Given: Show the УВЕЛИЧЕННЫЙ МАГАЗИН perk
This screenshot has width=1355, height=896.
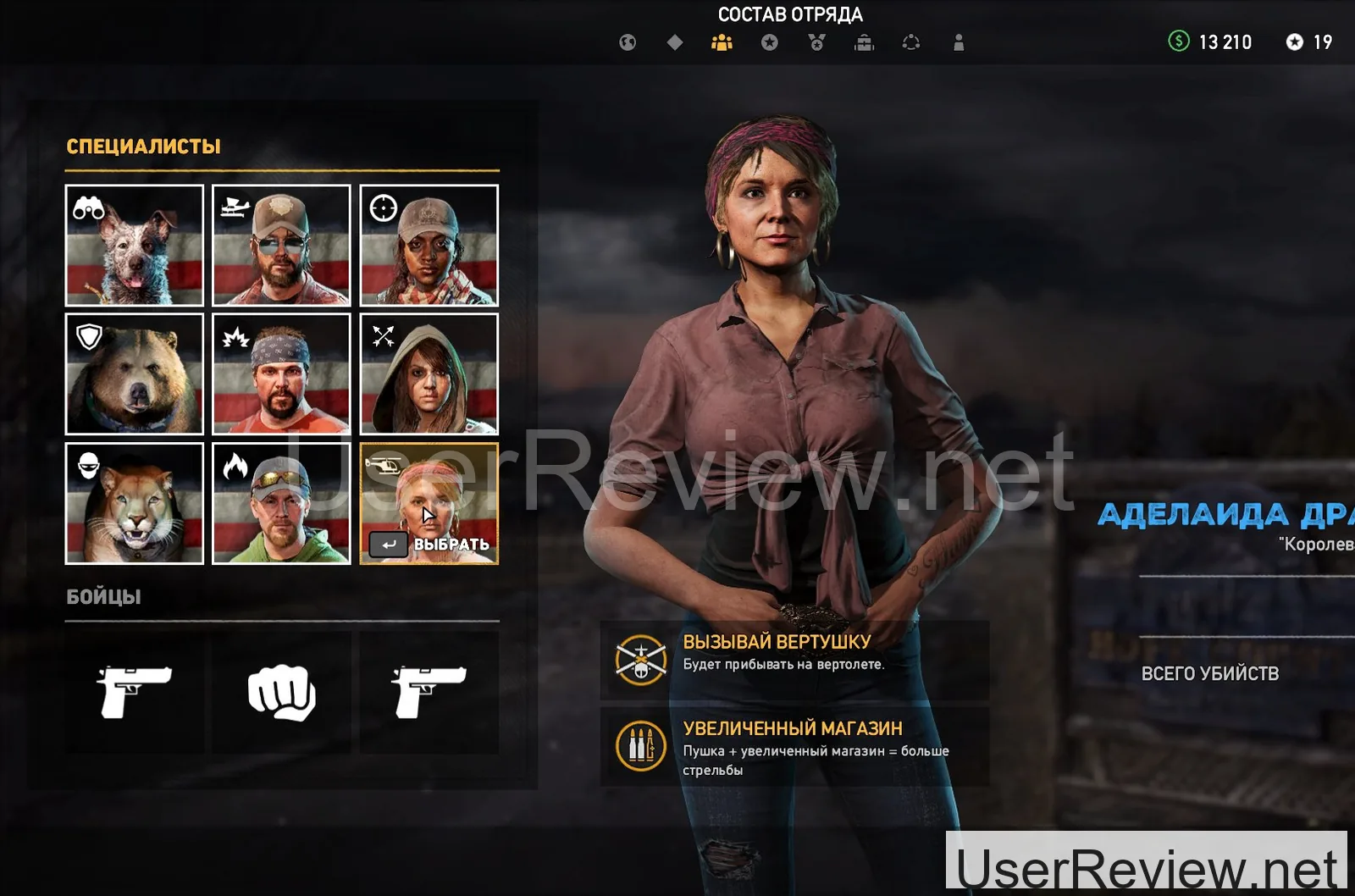Looking at the screenshot, I should click(x=794, y=747).
